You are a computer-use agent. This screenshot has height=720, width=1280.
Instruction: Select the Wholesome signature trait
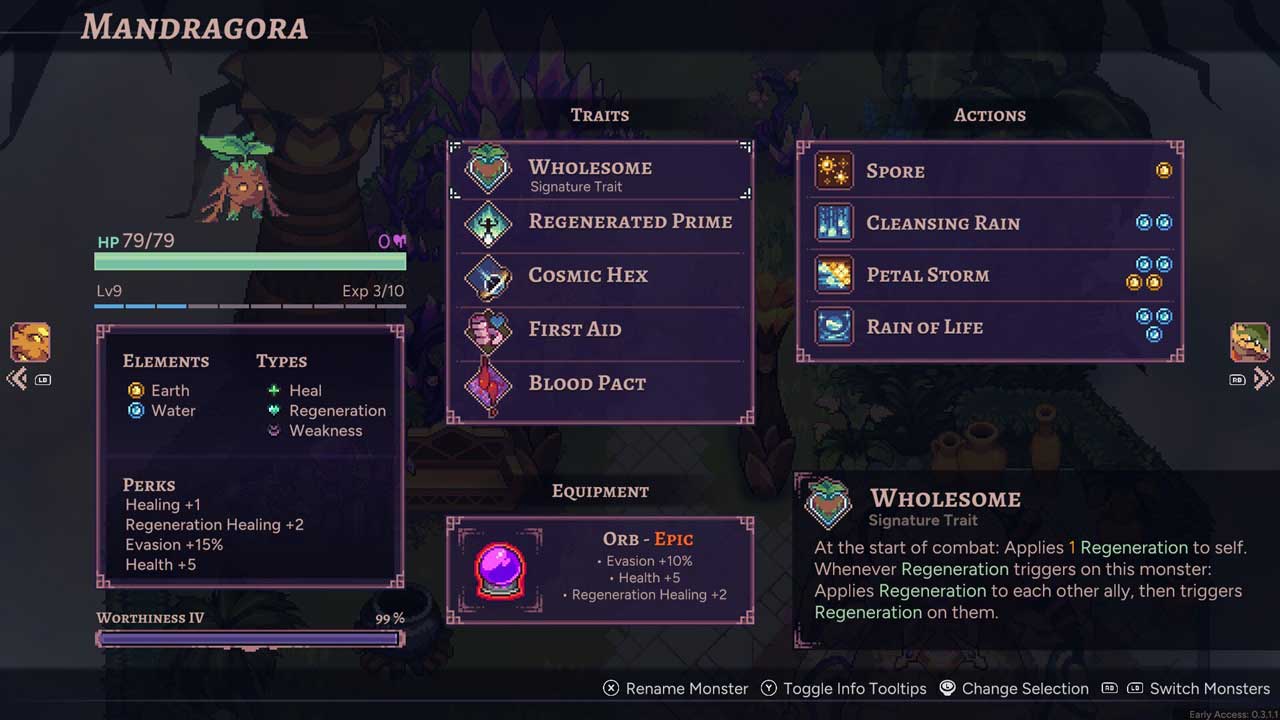tap(600, 172)
